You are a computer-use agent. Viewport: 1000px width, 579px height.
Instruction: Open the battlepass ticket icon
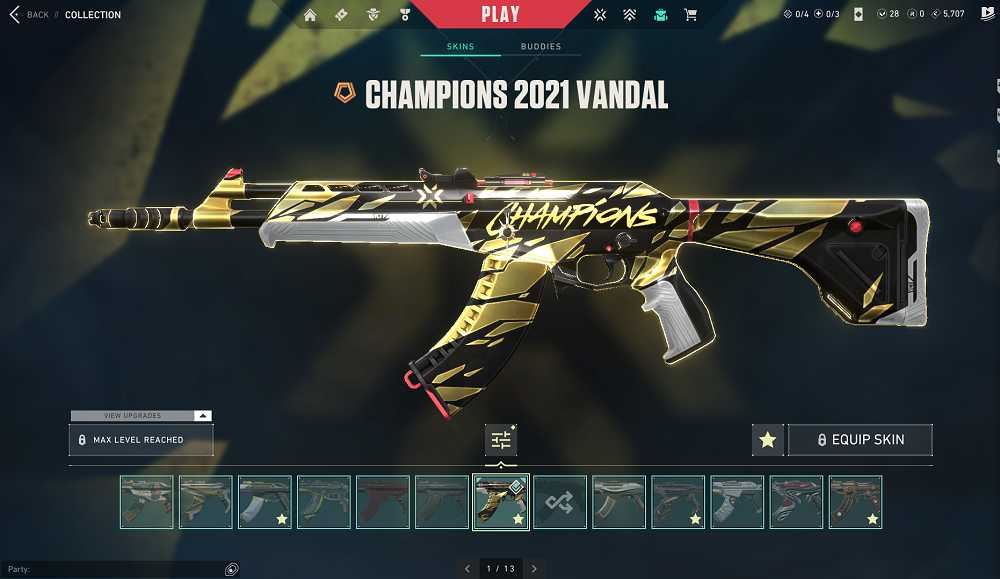click(341, 15)
